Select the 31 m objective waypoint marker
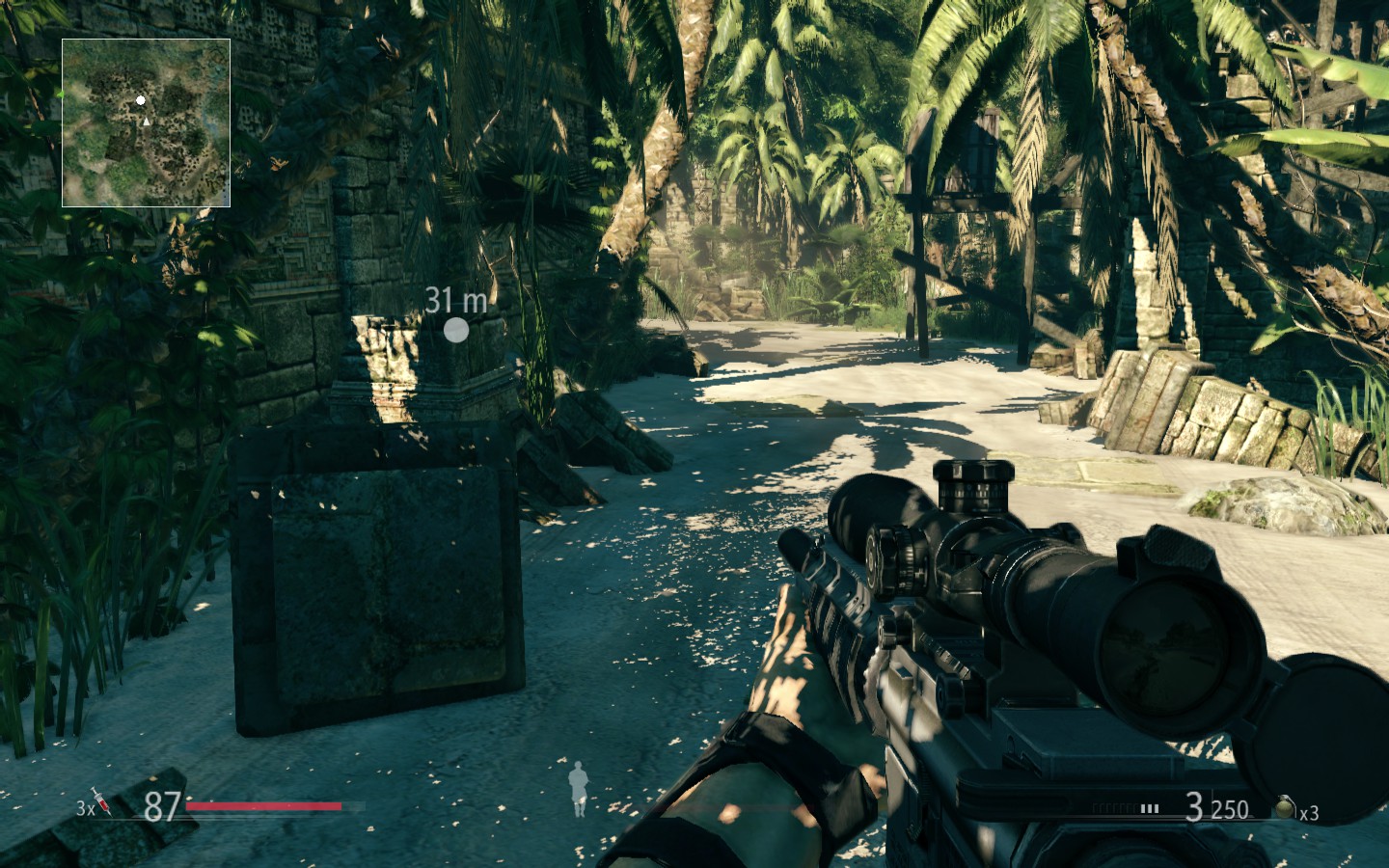Image resolution: width=1389 pixels, height=868 pixels. [455, 330]
